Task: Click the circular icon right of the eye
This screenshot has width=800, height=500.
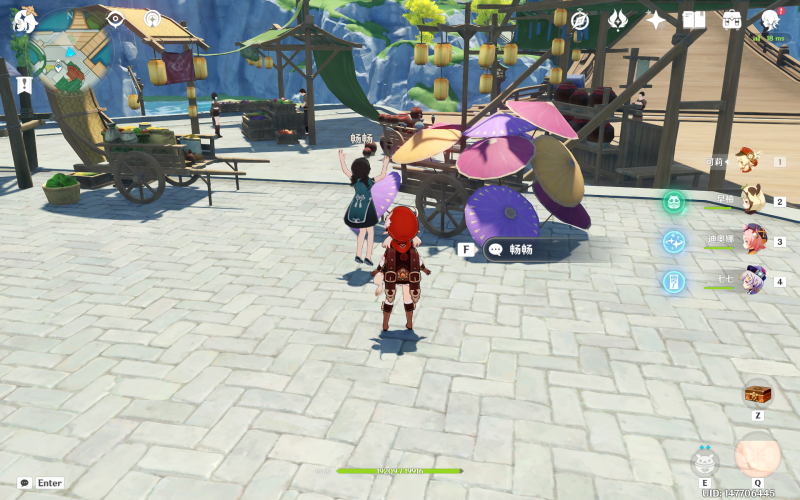Action: click(x=152, y=19)
